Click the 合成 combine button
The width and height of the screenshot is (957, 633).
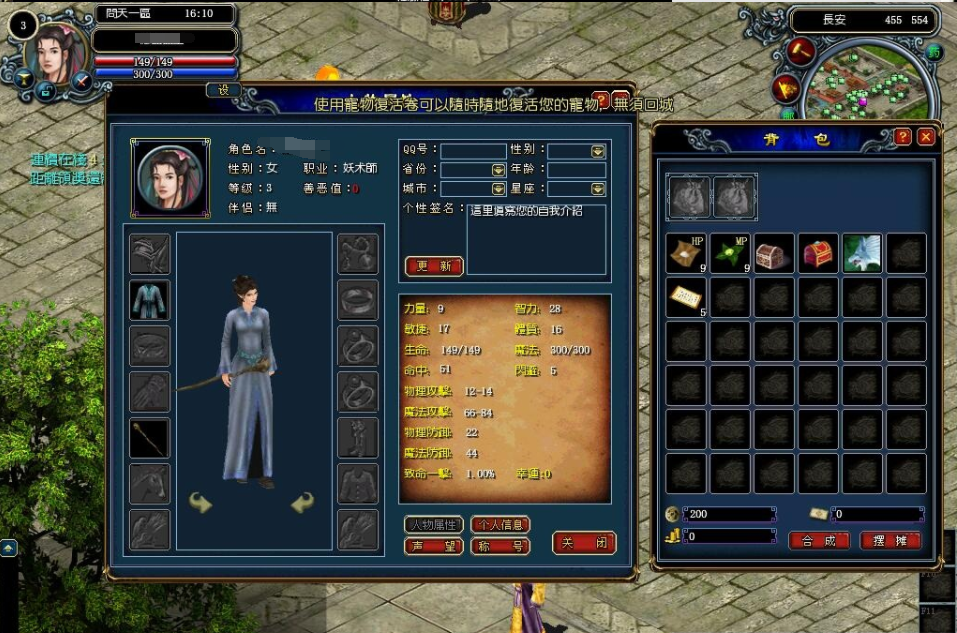coord(819,540)
